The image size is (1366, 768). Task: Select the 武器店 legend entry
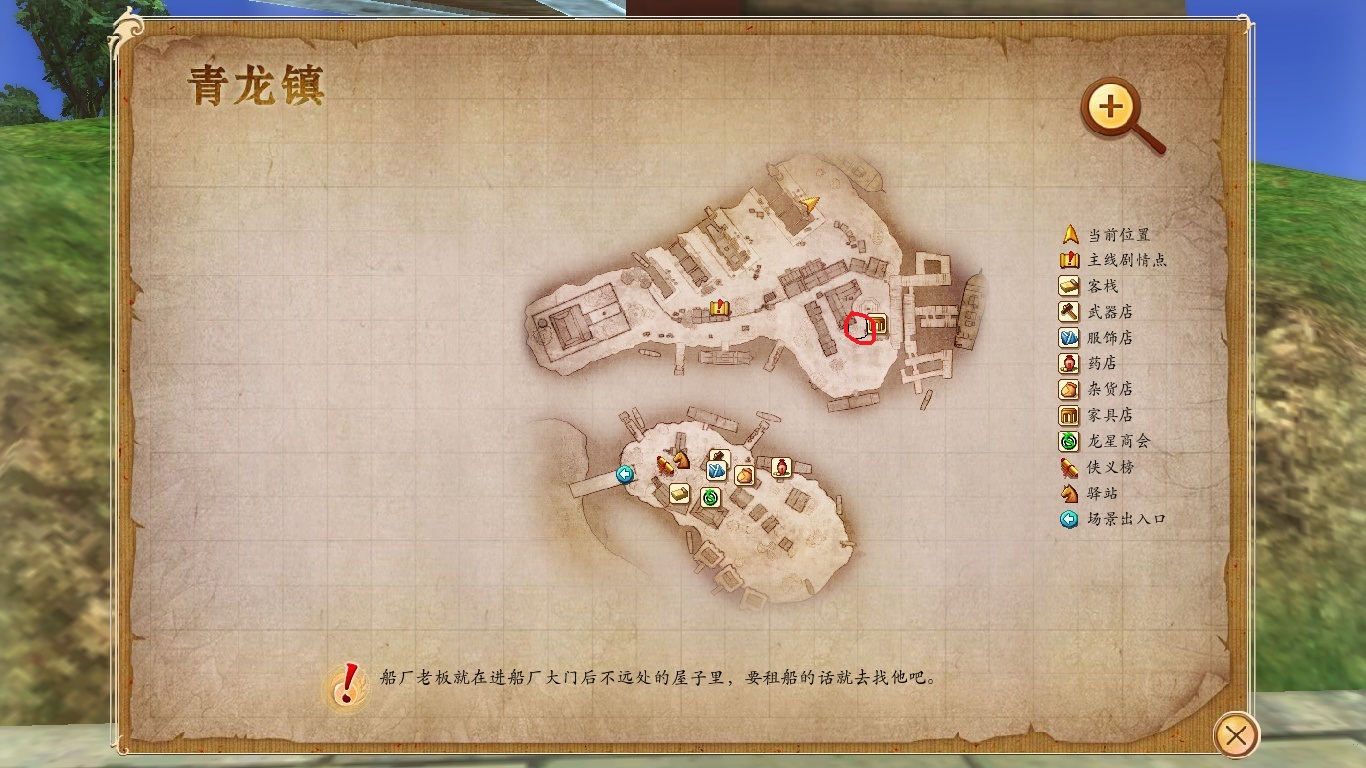point(1110,312)
